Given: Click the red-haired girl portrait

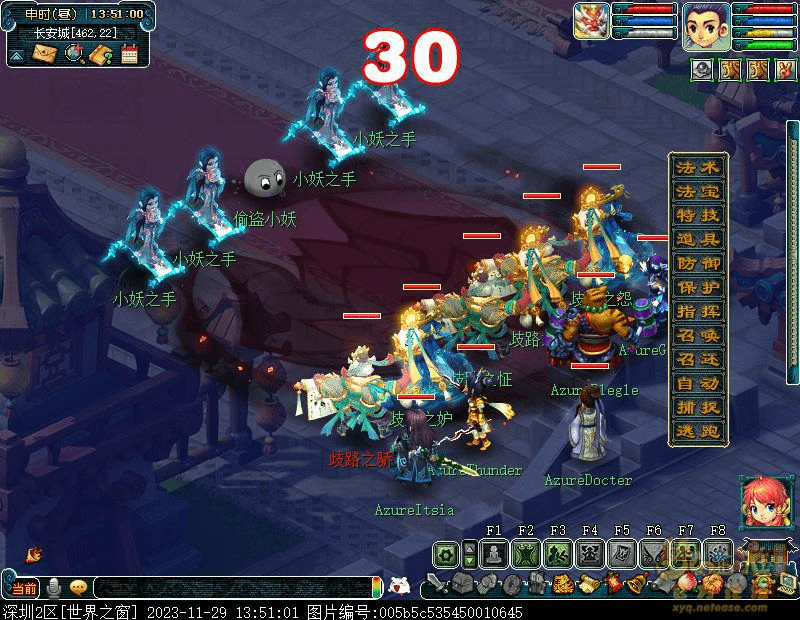Looking at the screenshot, I should [x=761, y=499].
